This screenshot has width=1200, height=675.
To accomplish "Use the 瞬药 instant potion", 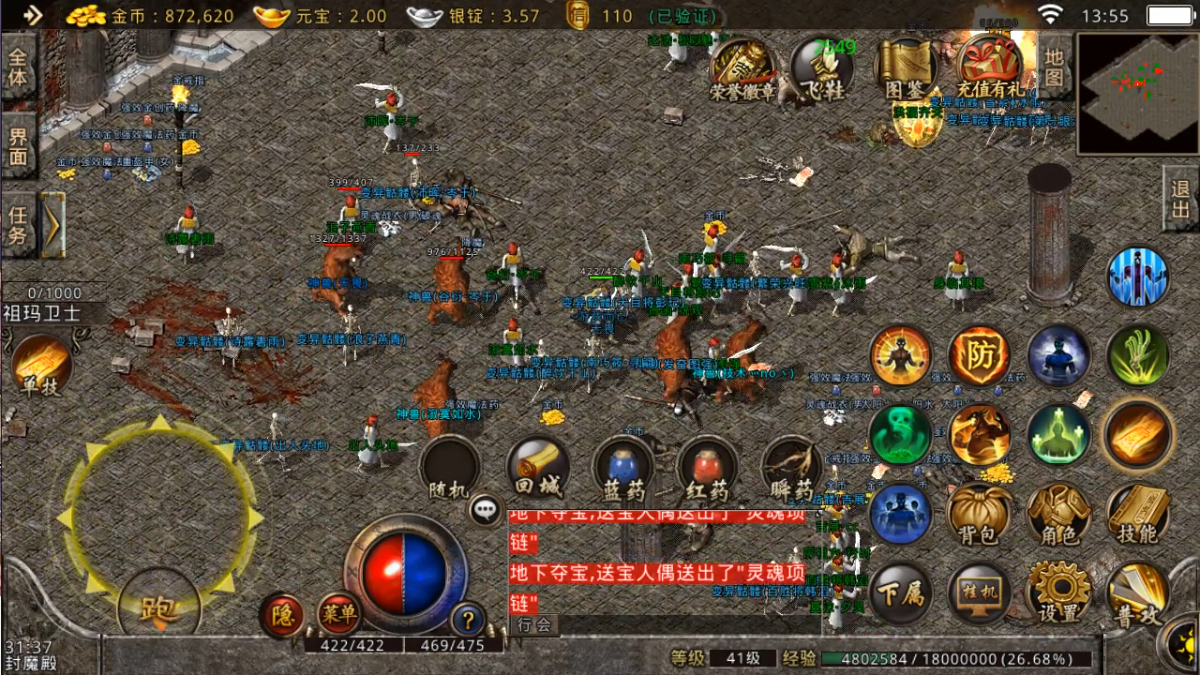I will coord(792,470).
